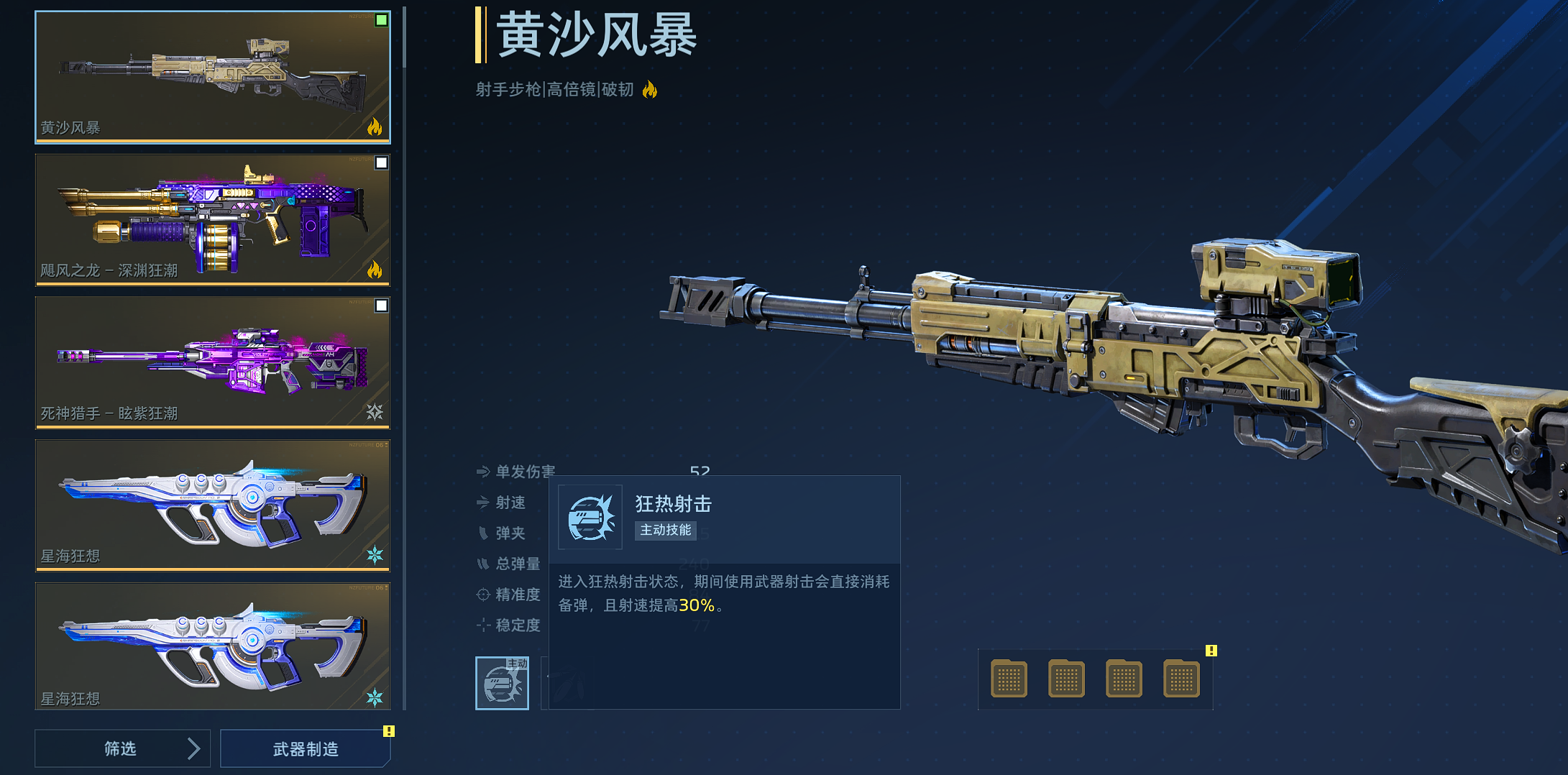The width and height of the screenshot is (1568, 775).
Task: Click the 精准度 accuracy crosshair icon
Action: coord(483,595)
